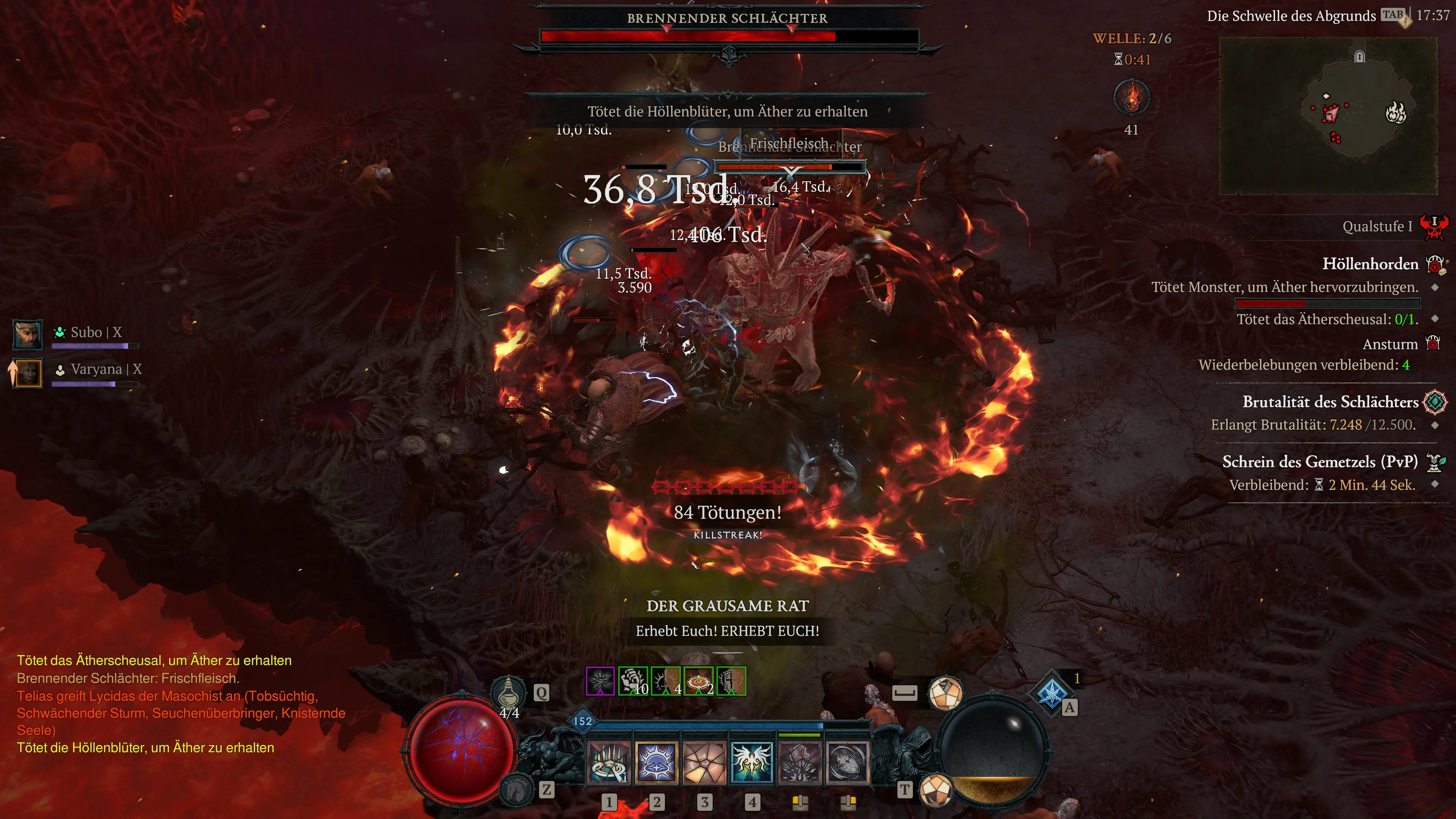Open the minimap

1328,116
